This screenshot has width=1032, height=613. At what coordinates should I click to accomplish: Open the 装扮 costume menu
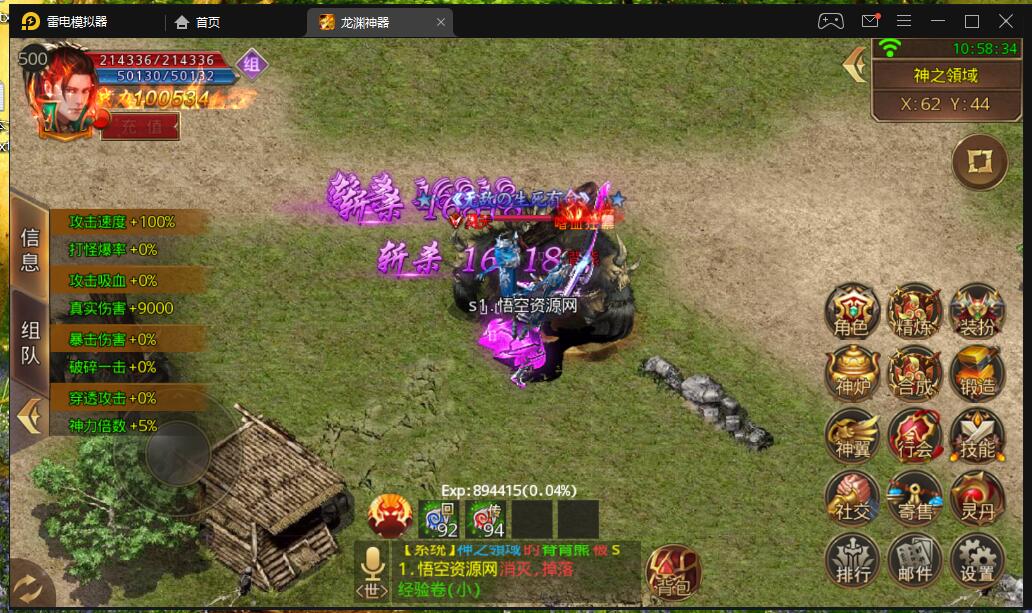977,311
